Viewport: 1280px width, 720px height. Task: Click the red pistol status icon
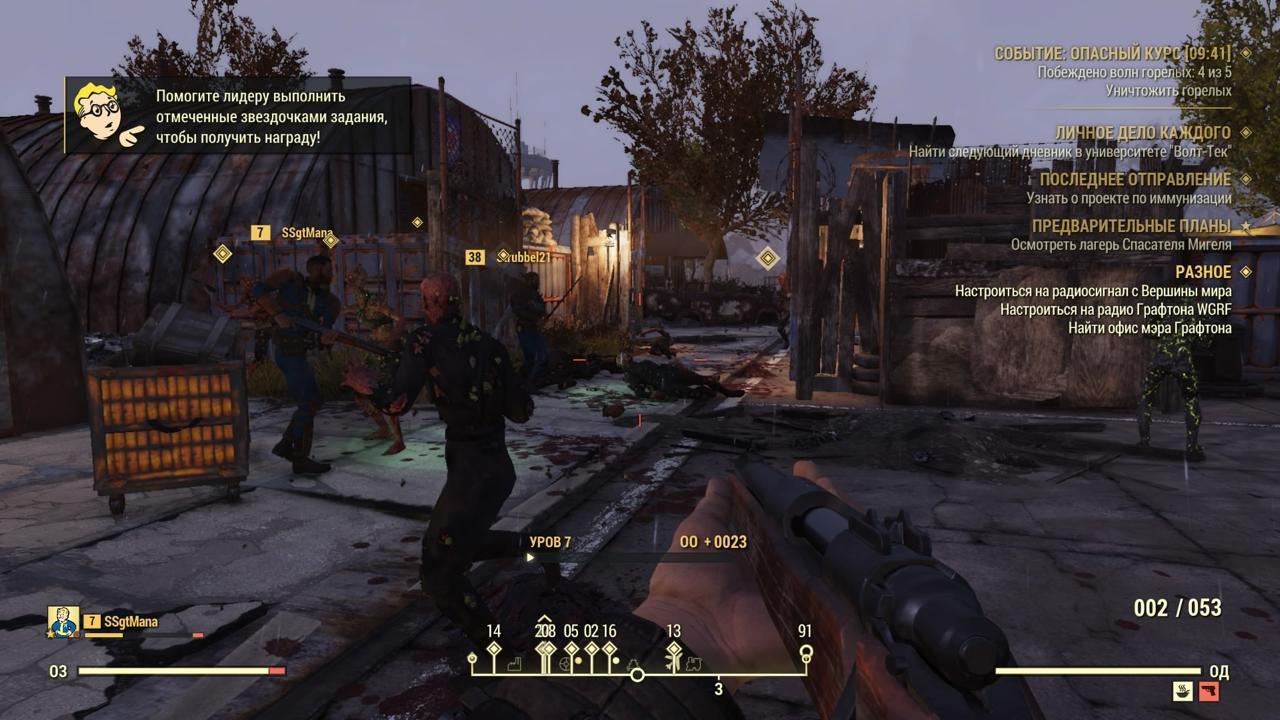[1209, 691]
